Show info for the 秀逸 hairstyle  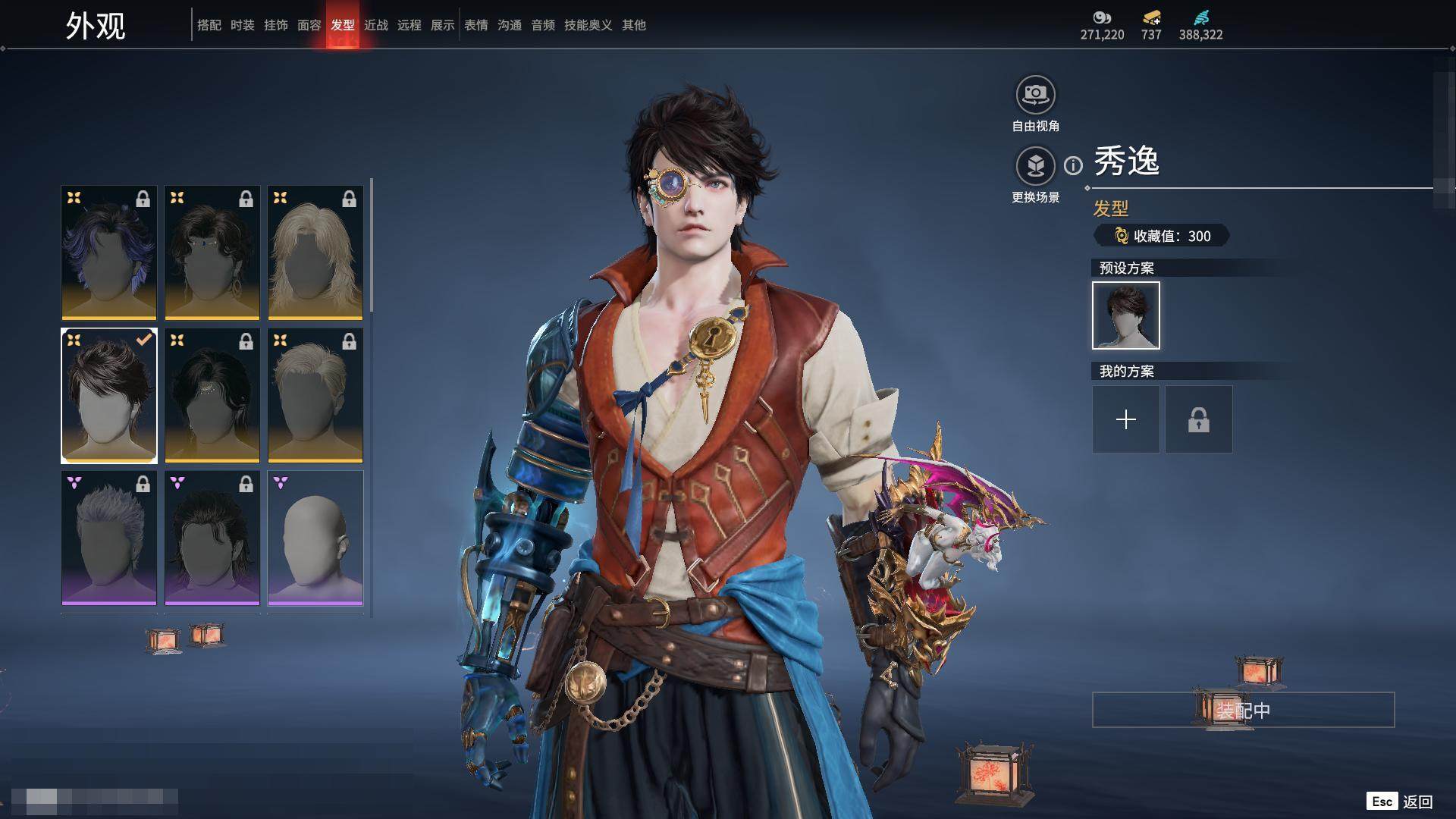[1073, 165]
